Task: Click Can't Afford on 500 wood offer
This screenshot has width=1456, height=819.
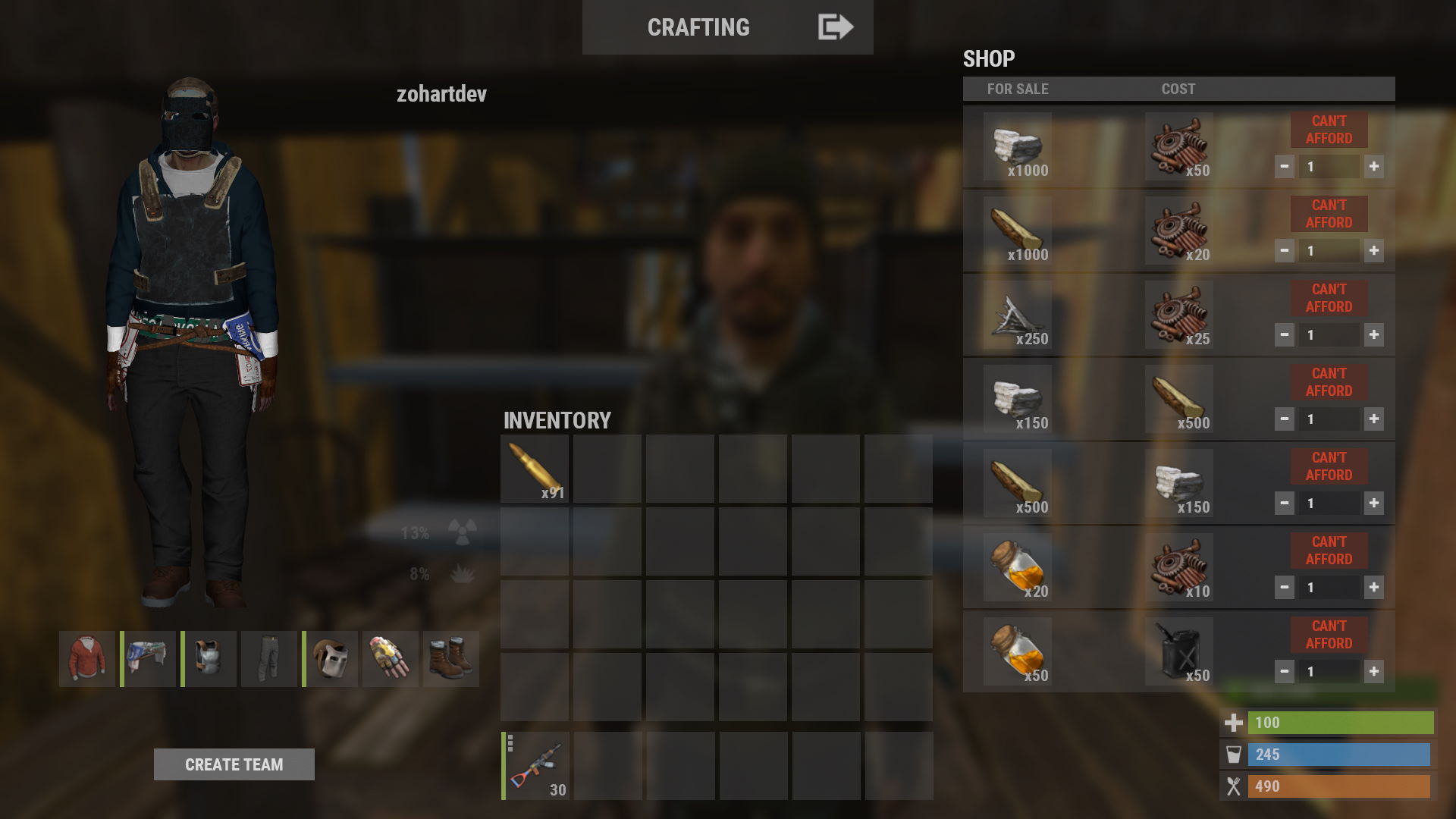Action: 1329,466
